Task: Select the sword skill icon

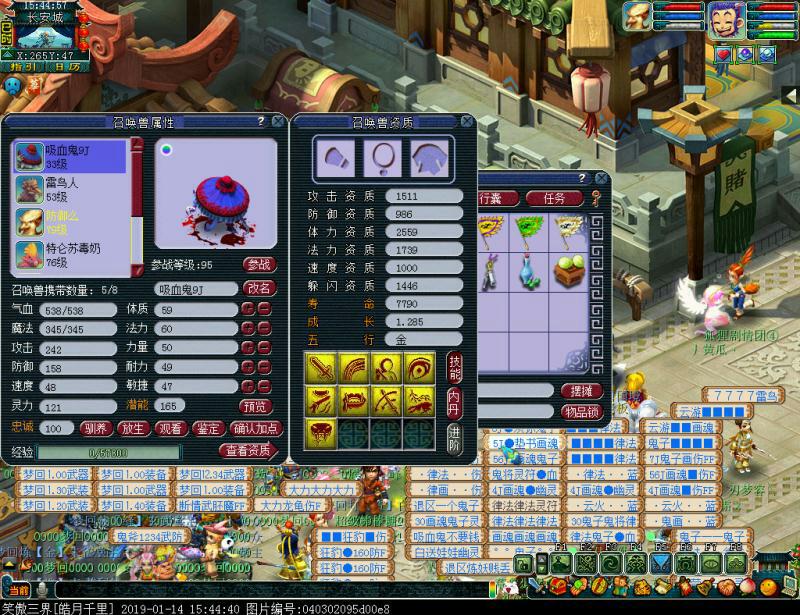Action: pos(321,368)
